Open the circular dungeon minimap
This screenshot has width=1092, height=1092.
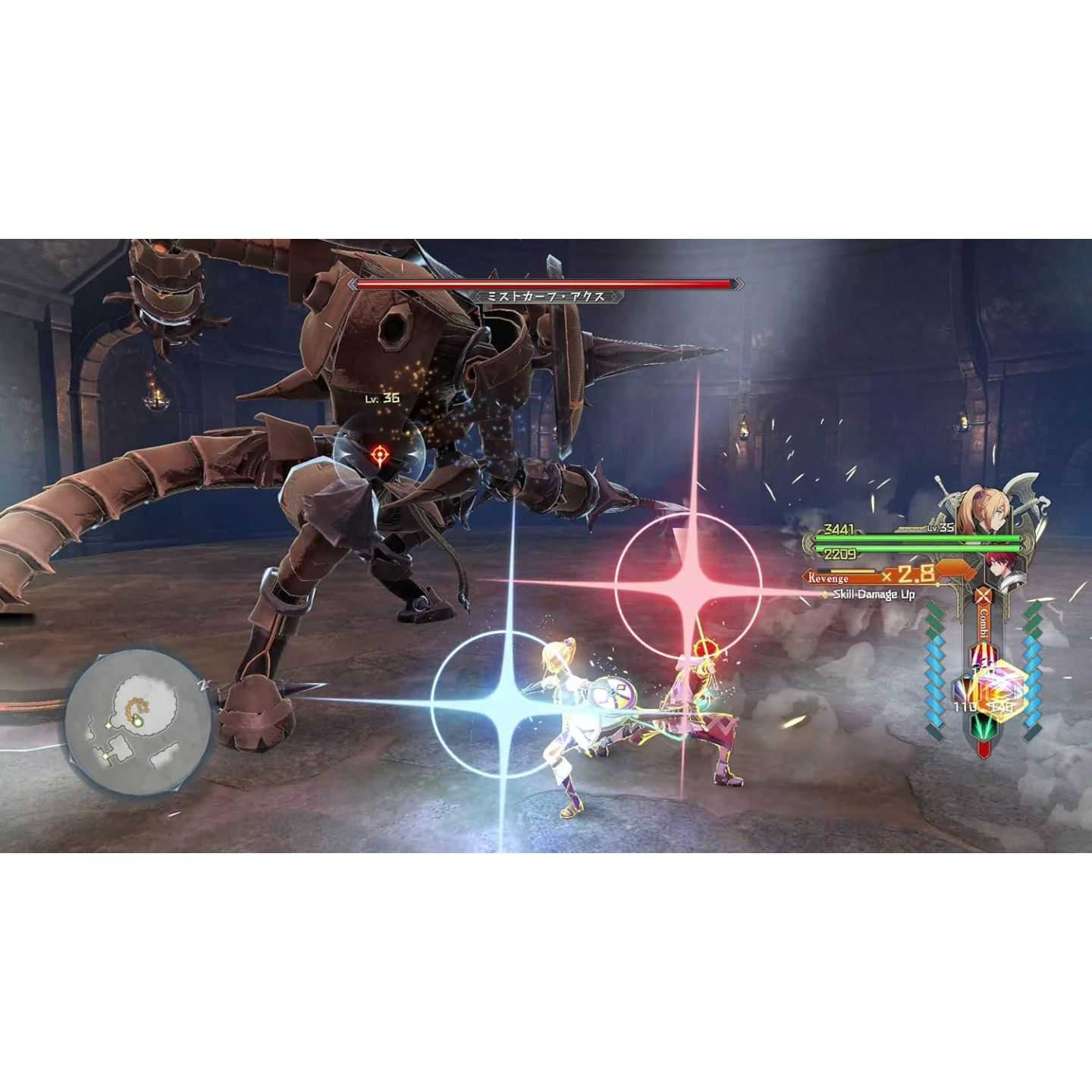137,720
